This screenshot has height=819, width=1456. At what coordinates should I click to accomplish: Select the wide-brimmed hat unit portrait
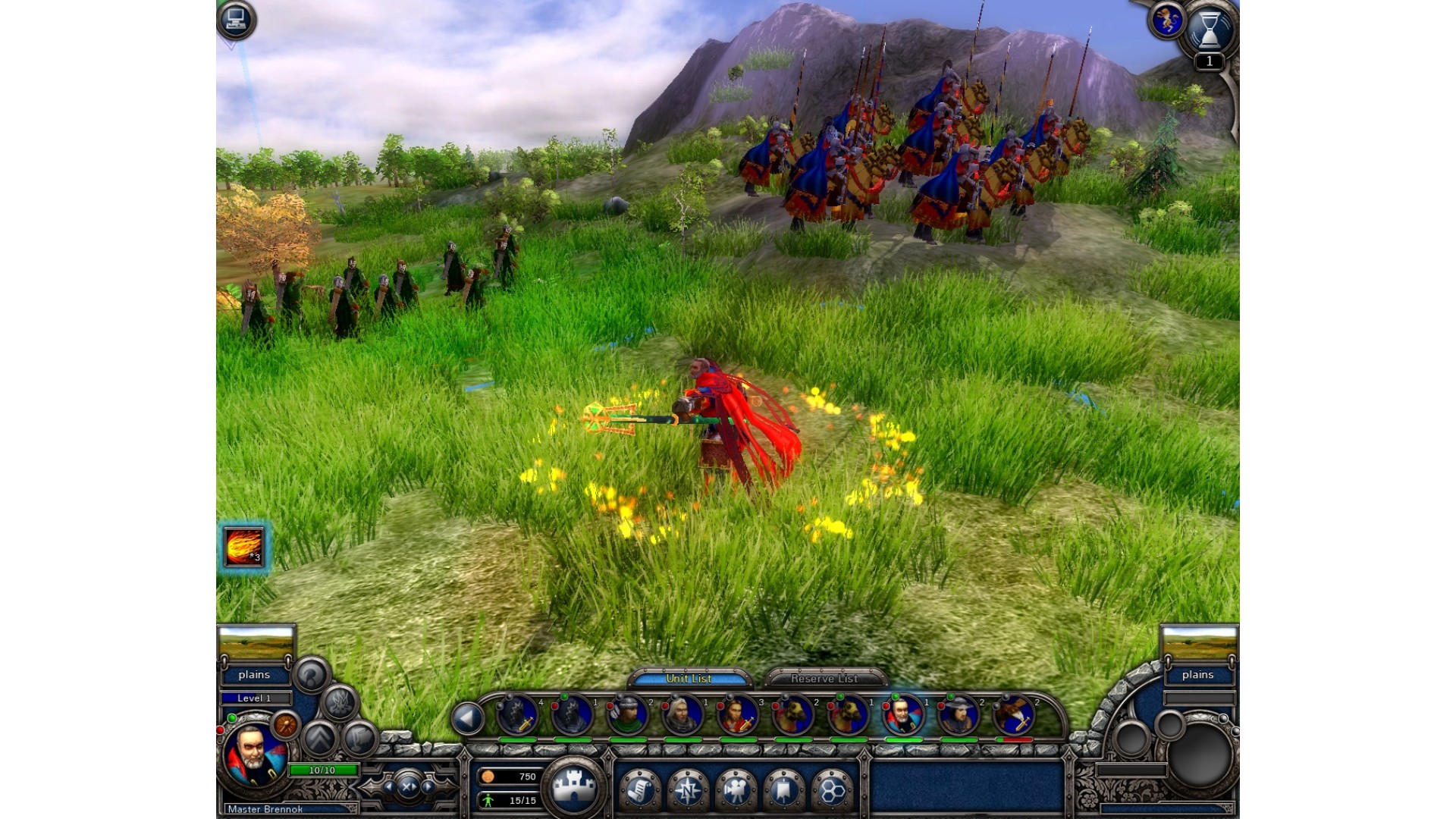[959, 715]
